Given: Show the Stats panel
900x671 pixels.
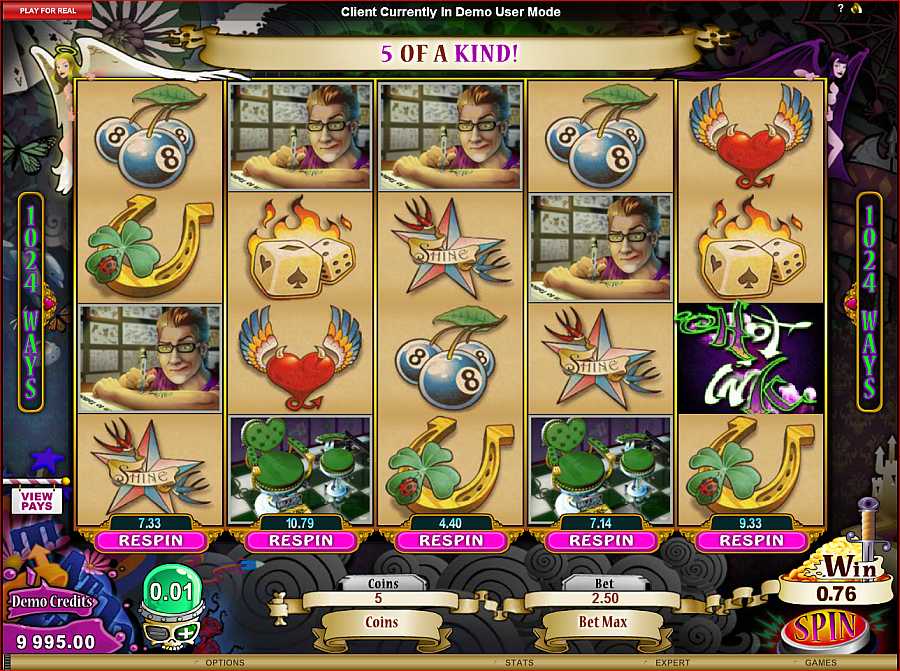Looking at the screenshot, I should 518,662.
